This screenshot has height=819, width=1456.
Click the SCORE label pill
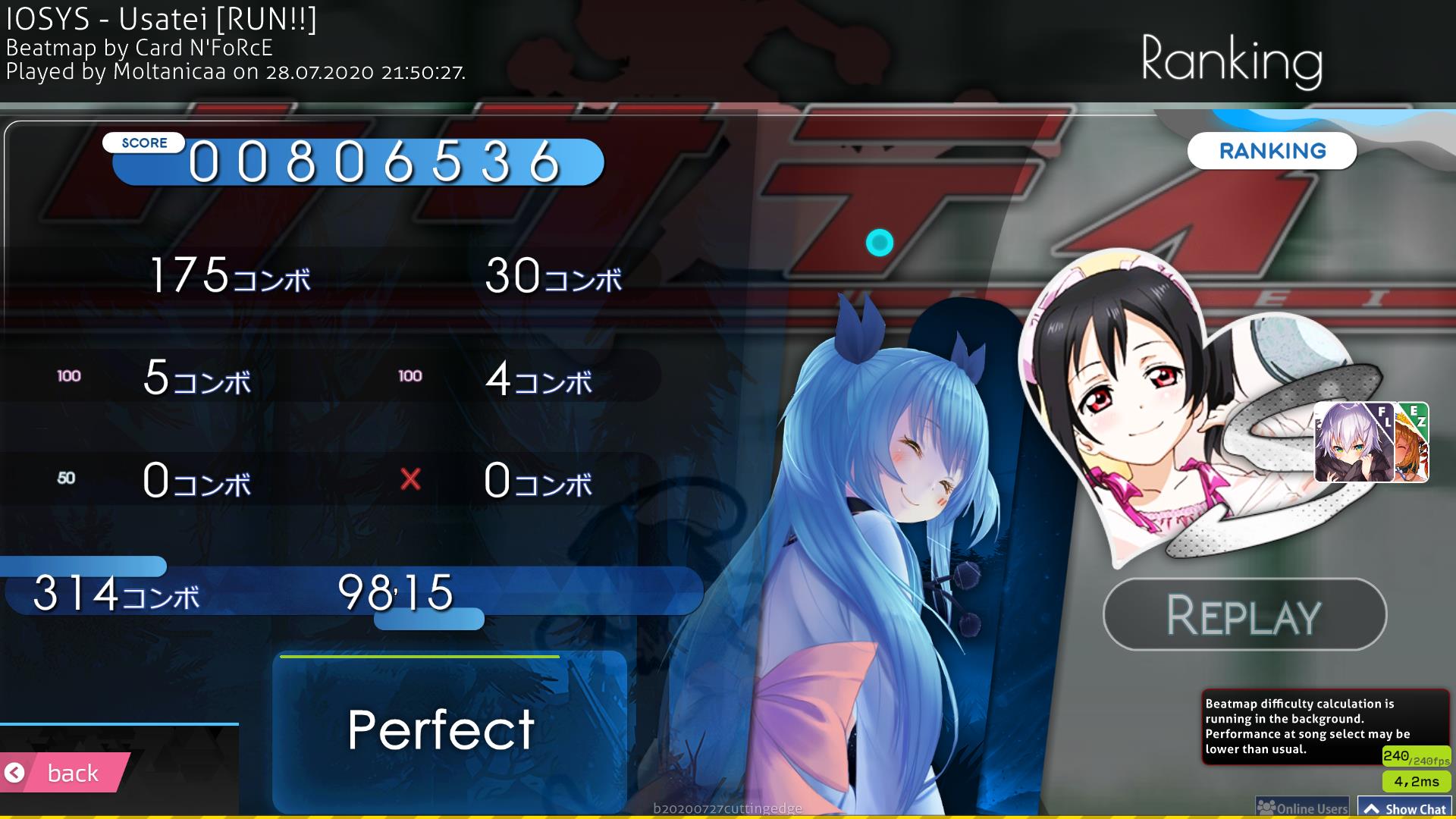(x=143, y=142)
